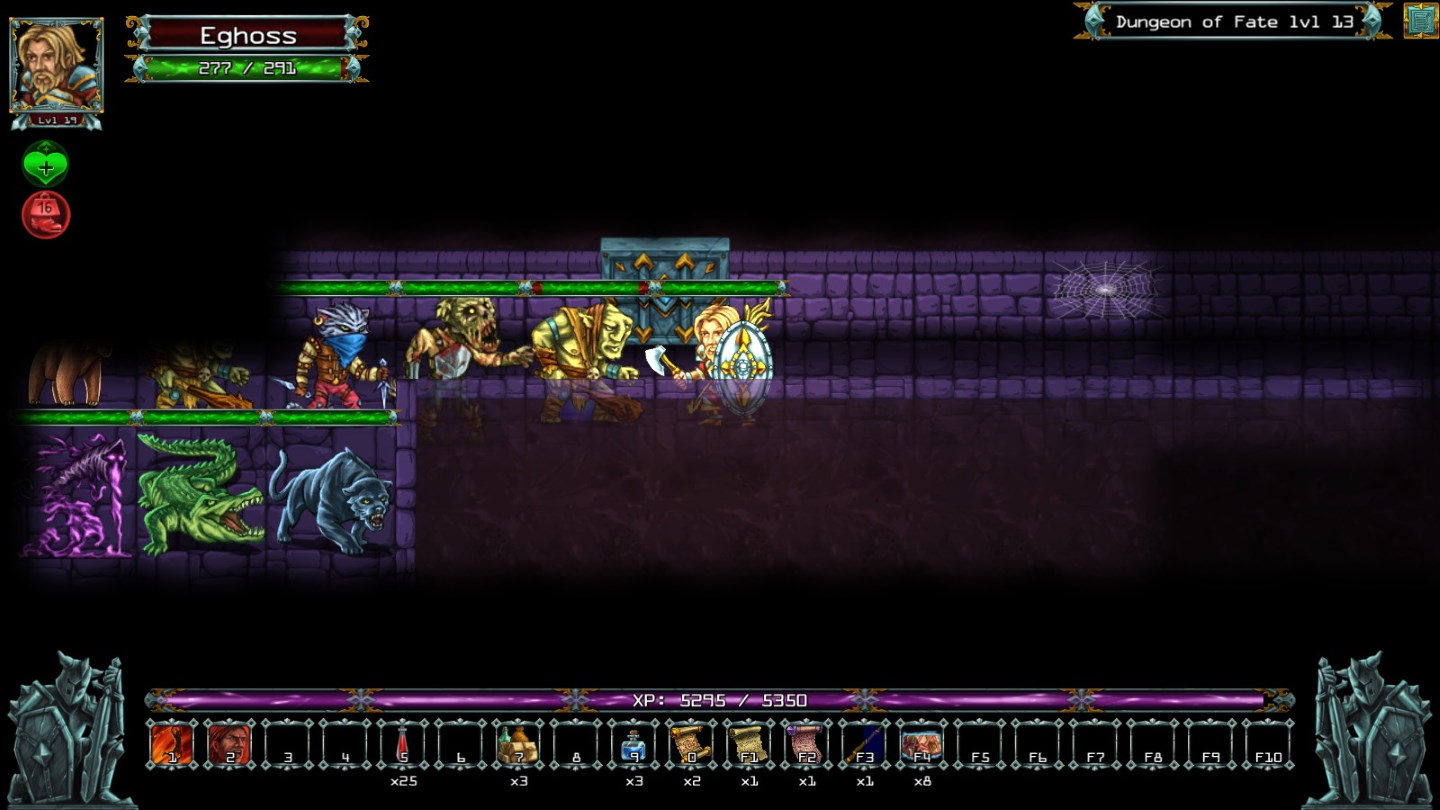
Task: Click the green healing heart buff icon
Action: (43, 163)
